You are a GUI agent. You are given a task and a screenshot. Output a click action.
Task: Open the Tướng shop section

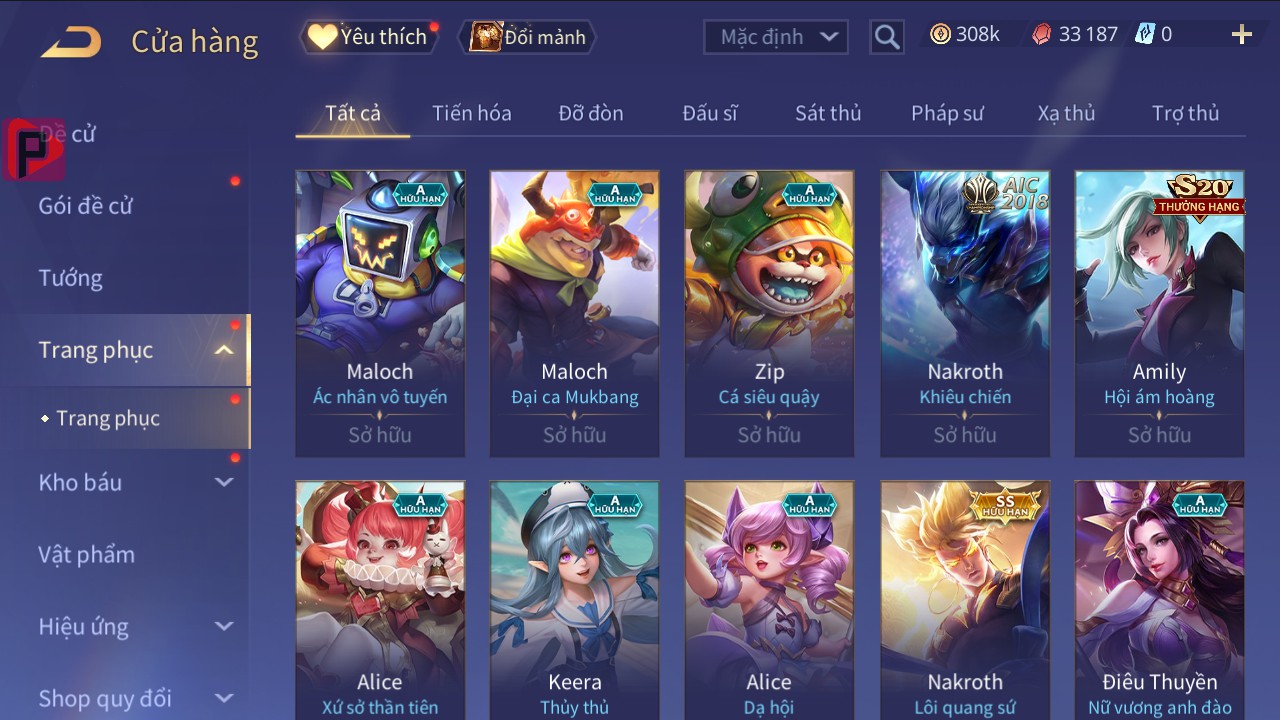pos(71,278)
